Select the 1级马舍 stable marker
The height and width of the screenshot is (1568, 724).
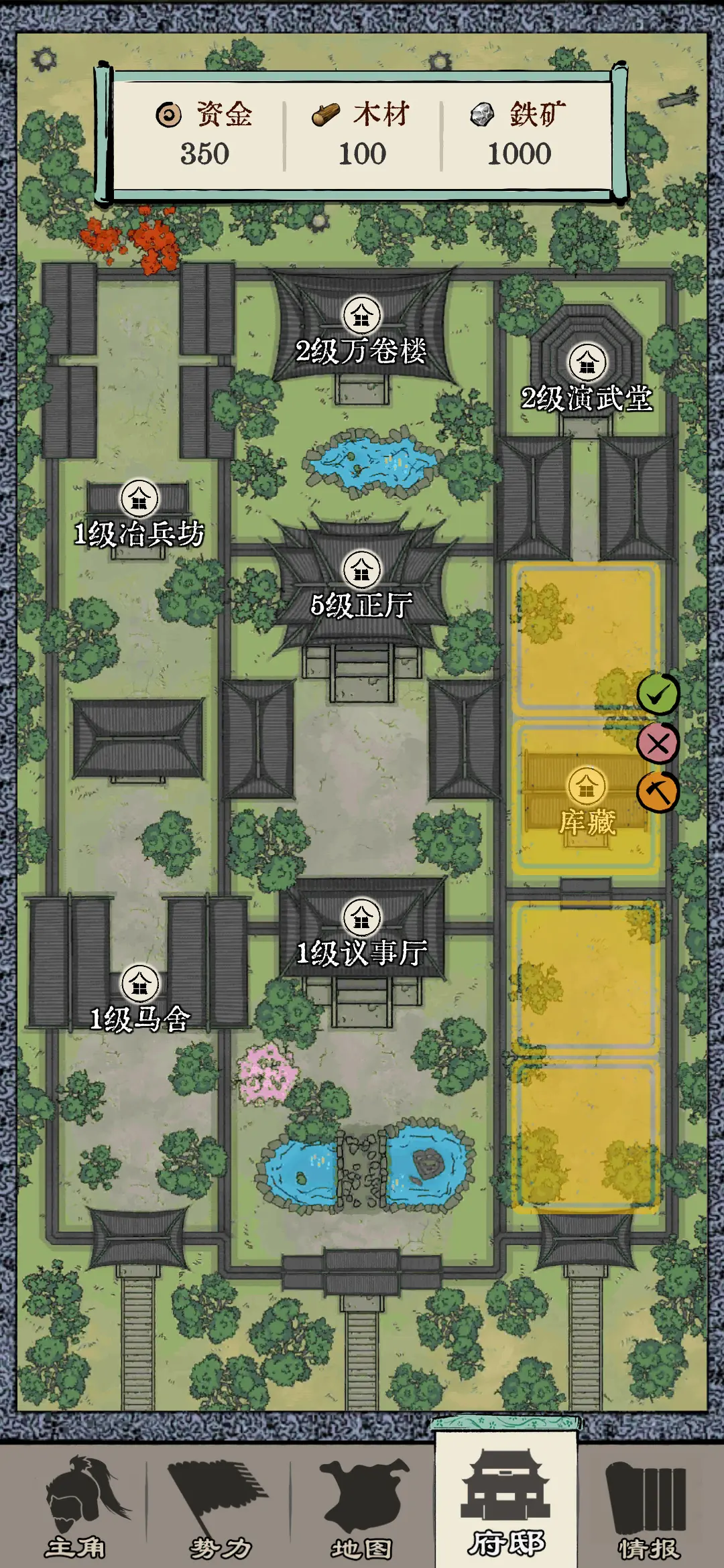[x=139, y=983]
